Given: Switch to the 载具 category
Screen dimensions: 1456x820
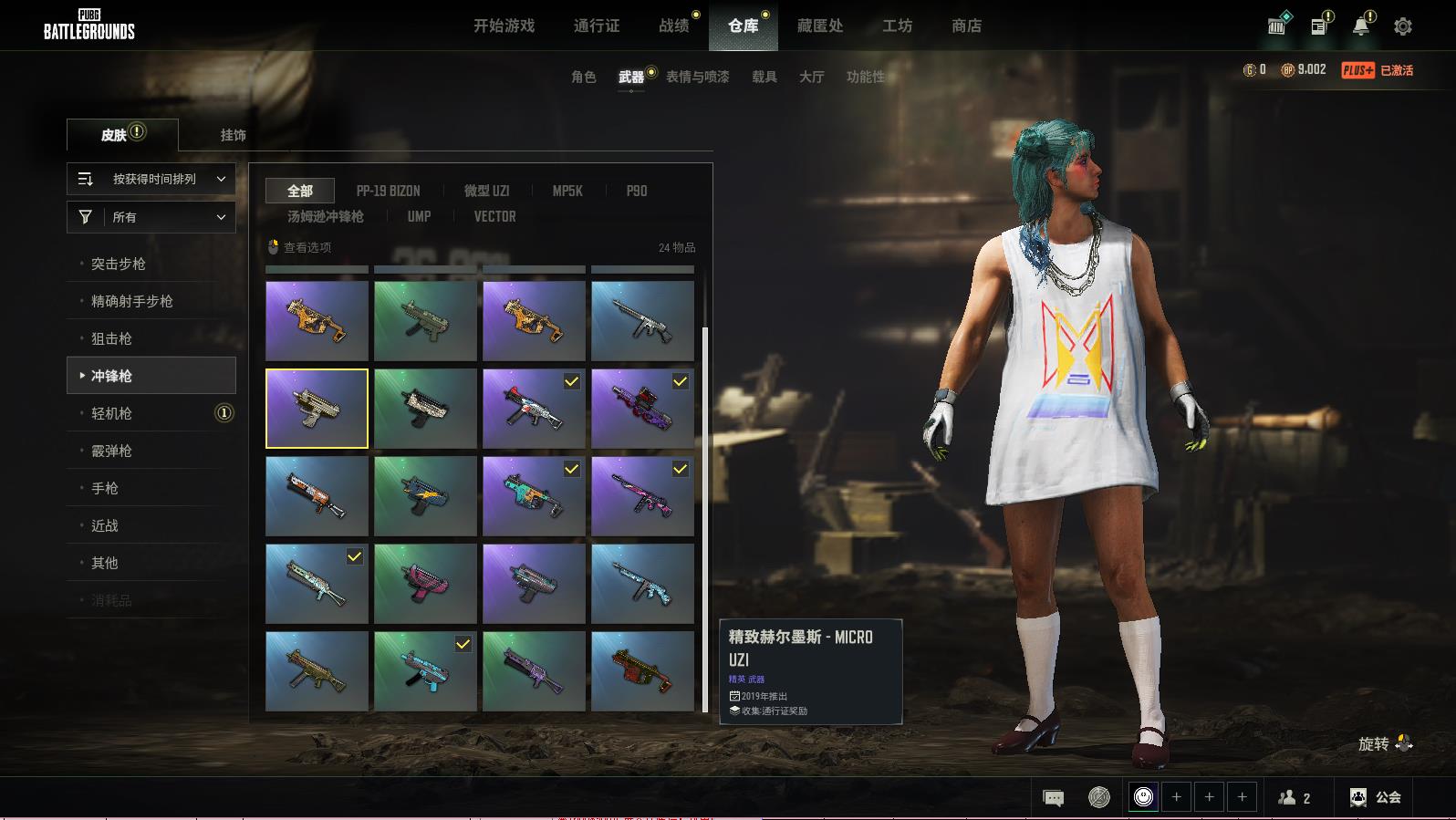Looking at the screenshot, I should [x=764, y=77].
